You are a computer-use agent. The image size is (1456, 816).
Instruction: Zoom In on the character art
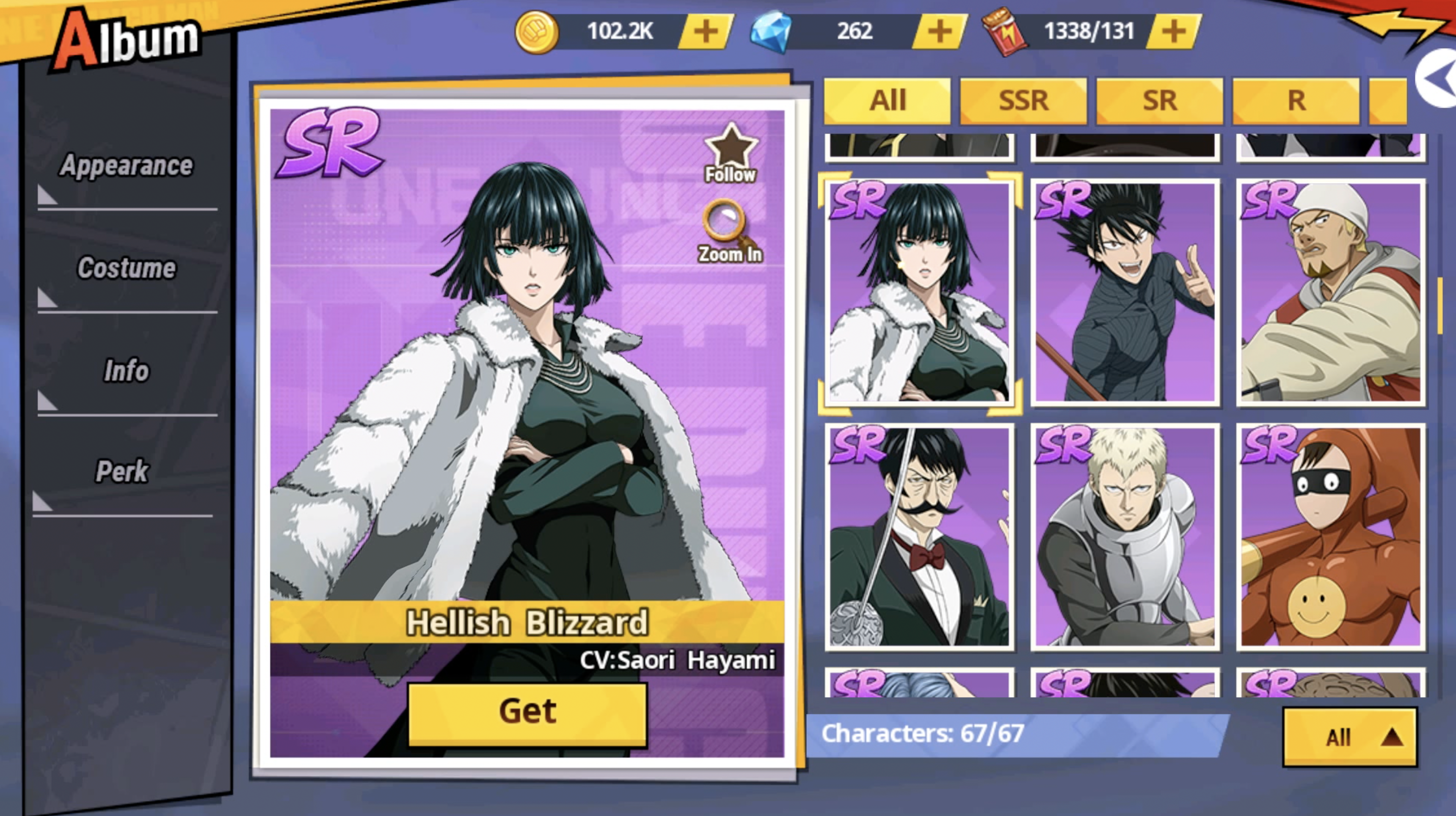point(730,232)
